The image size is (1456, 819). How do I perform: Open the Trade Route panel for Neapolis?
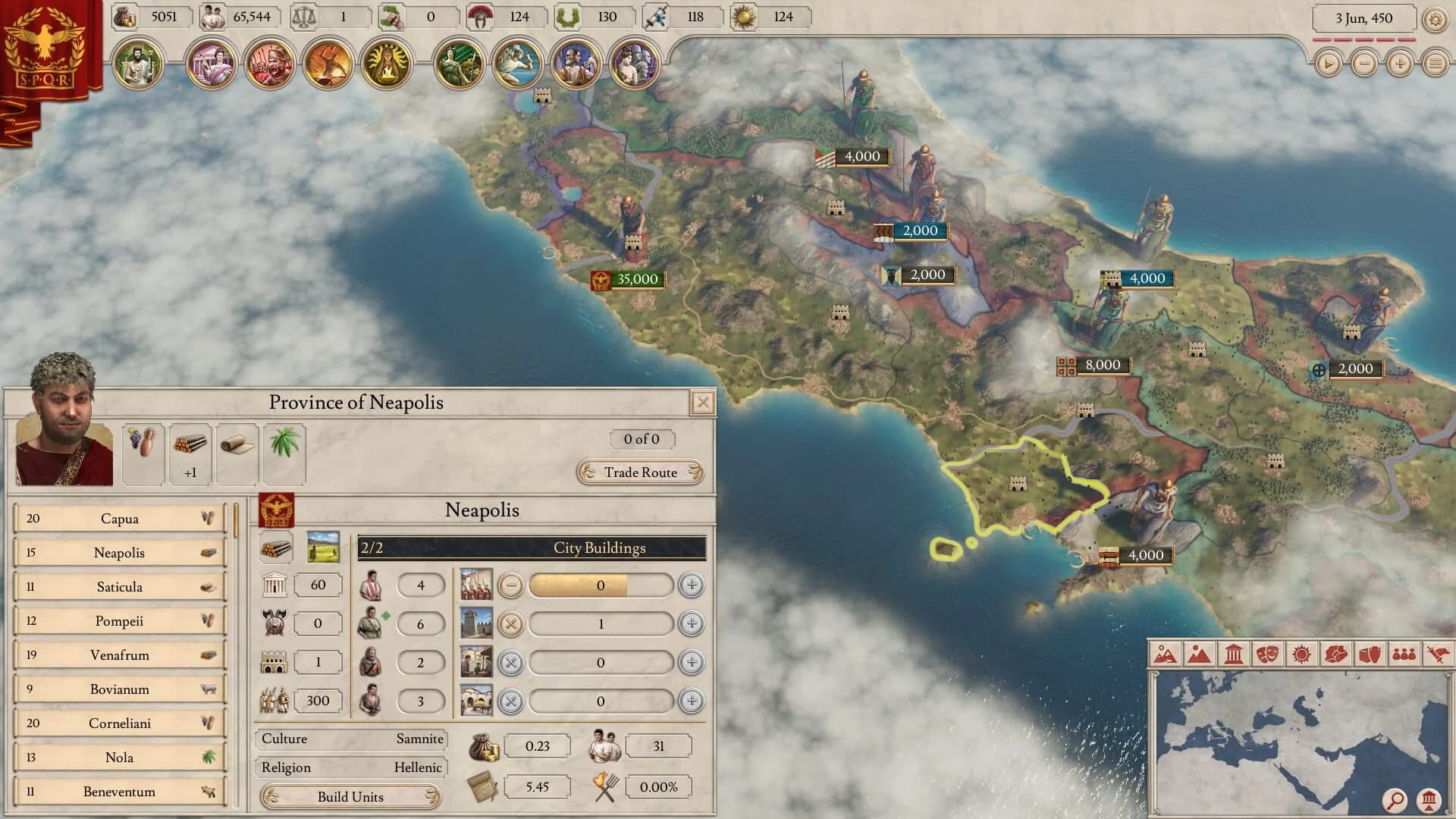pyautogui.click(x=641, y=472)
